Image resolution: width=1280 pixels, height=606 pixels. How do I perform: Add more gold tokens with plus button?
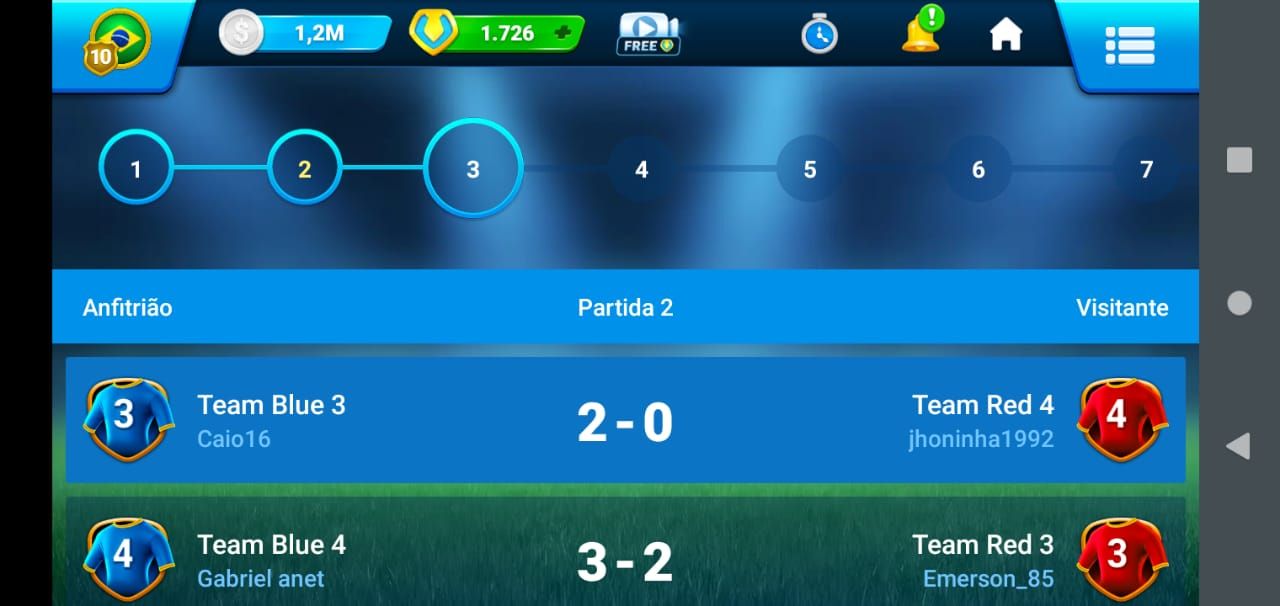[562, 33]
